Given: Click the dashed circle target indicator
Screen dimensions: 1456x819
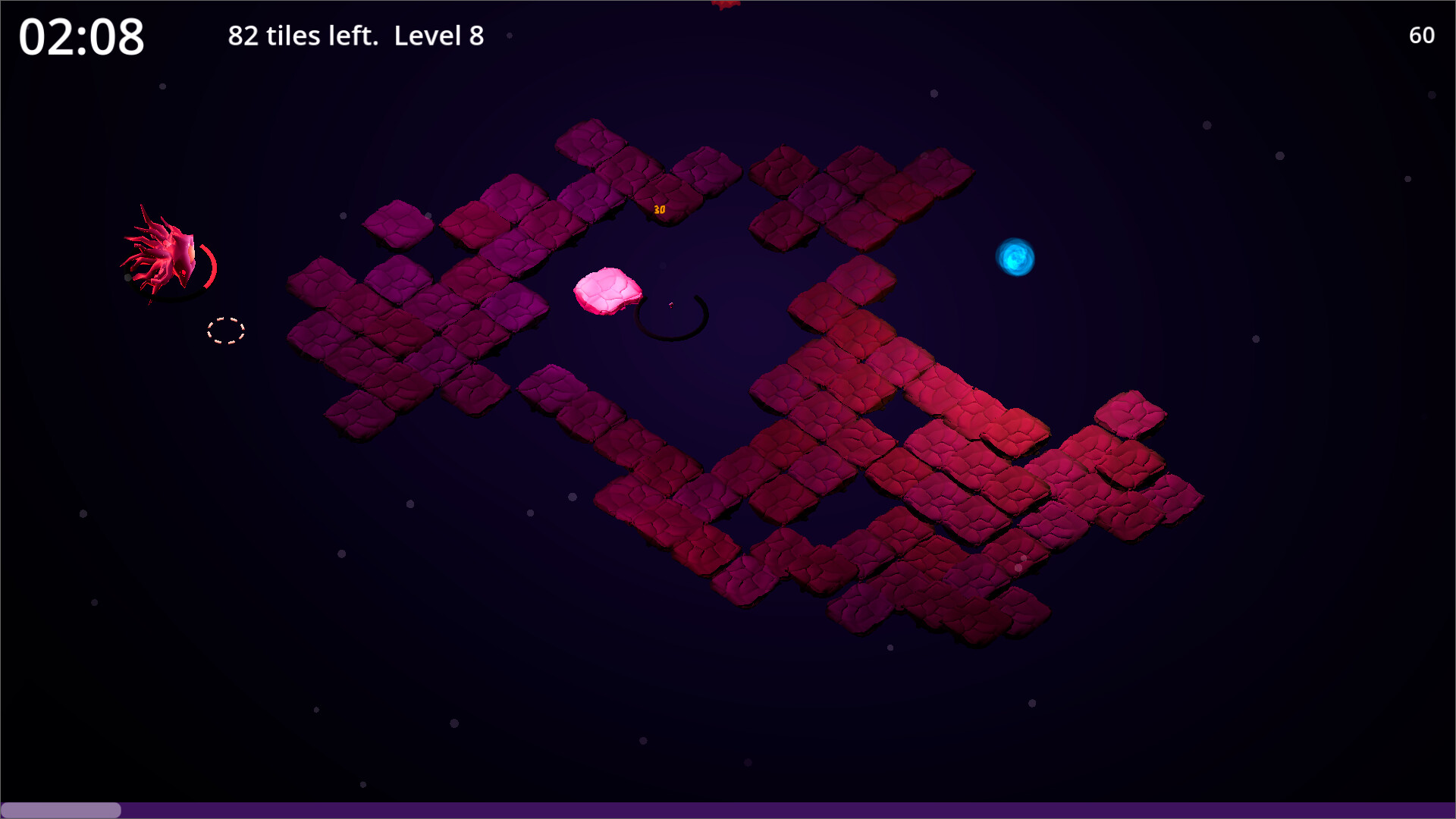Looking at the screenshot, I should point(225,331).
